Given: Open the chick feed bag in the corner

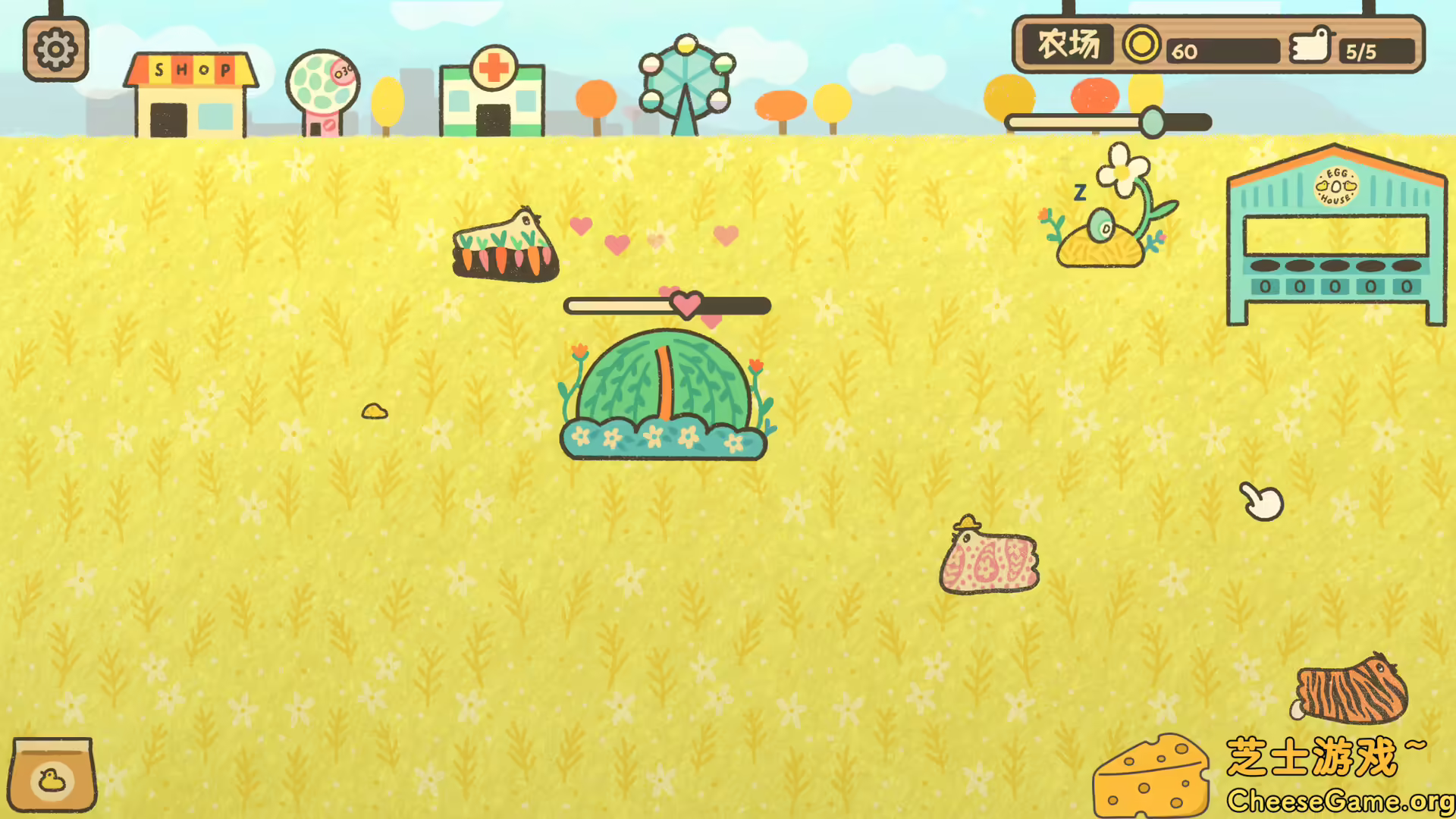Looking at the screenshot, I should pos(53,773).
